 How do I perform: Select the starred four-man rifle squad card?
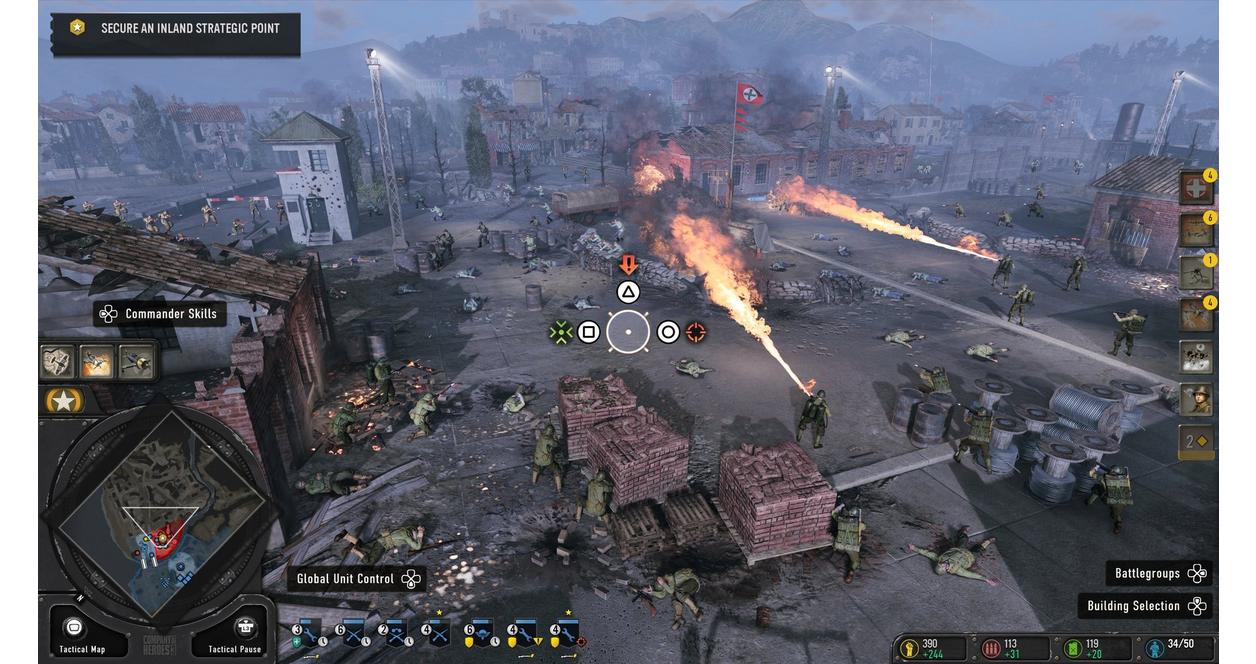tap(437, 633)
